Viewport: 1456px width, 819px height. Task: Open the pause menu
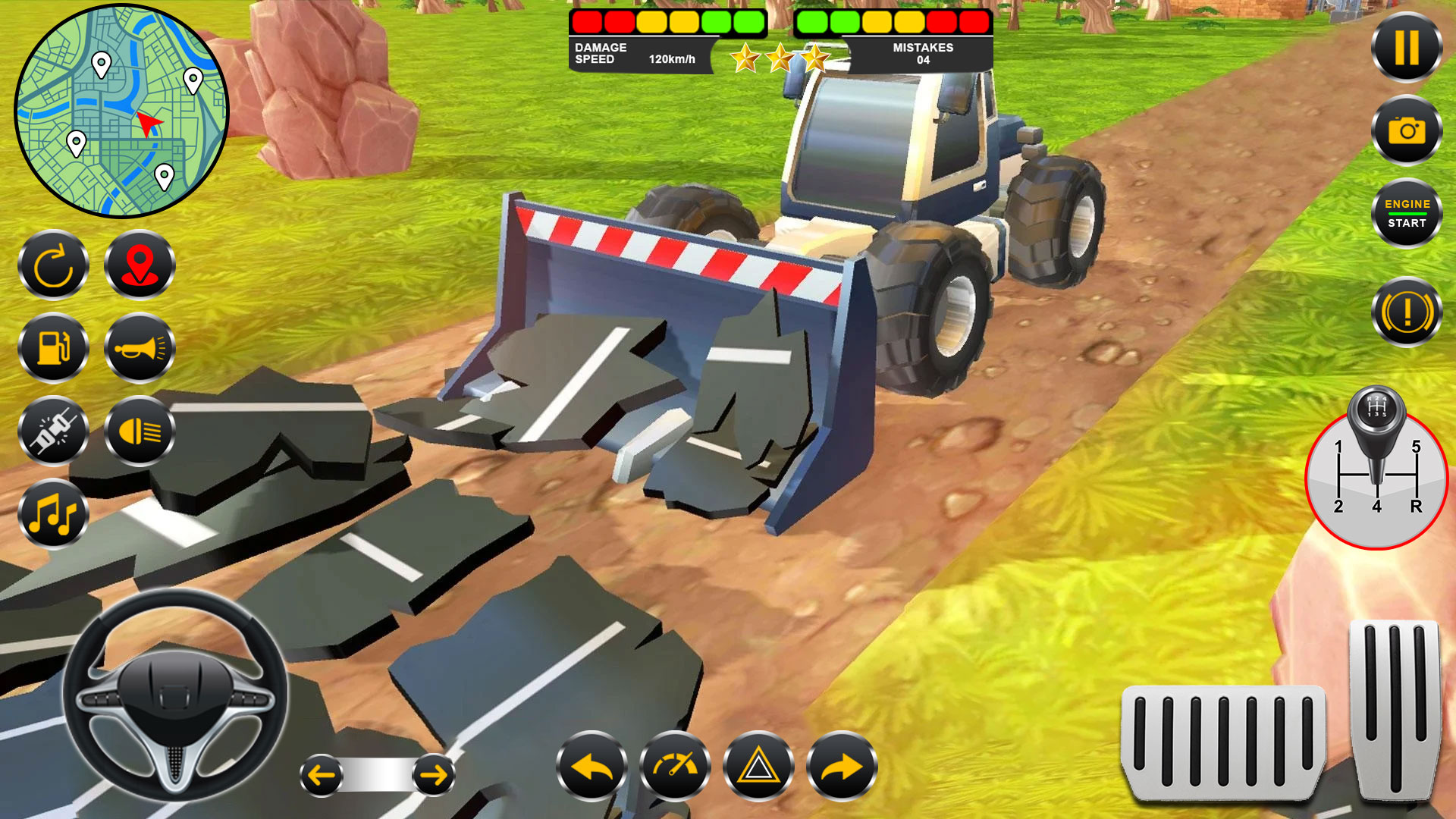[1407, 47]
